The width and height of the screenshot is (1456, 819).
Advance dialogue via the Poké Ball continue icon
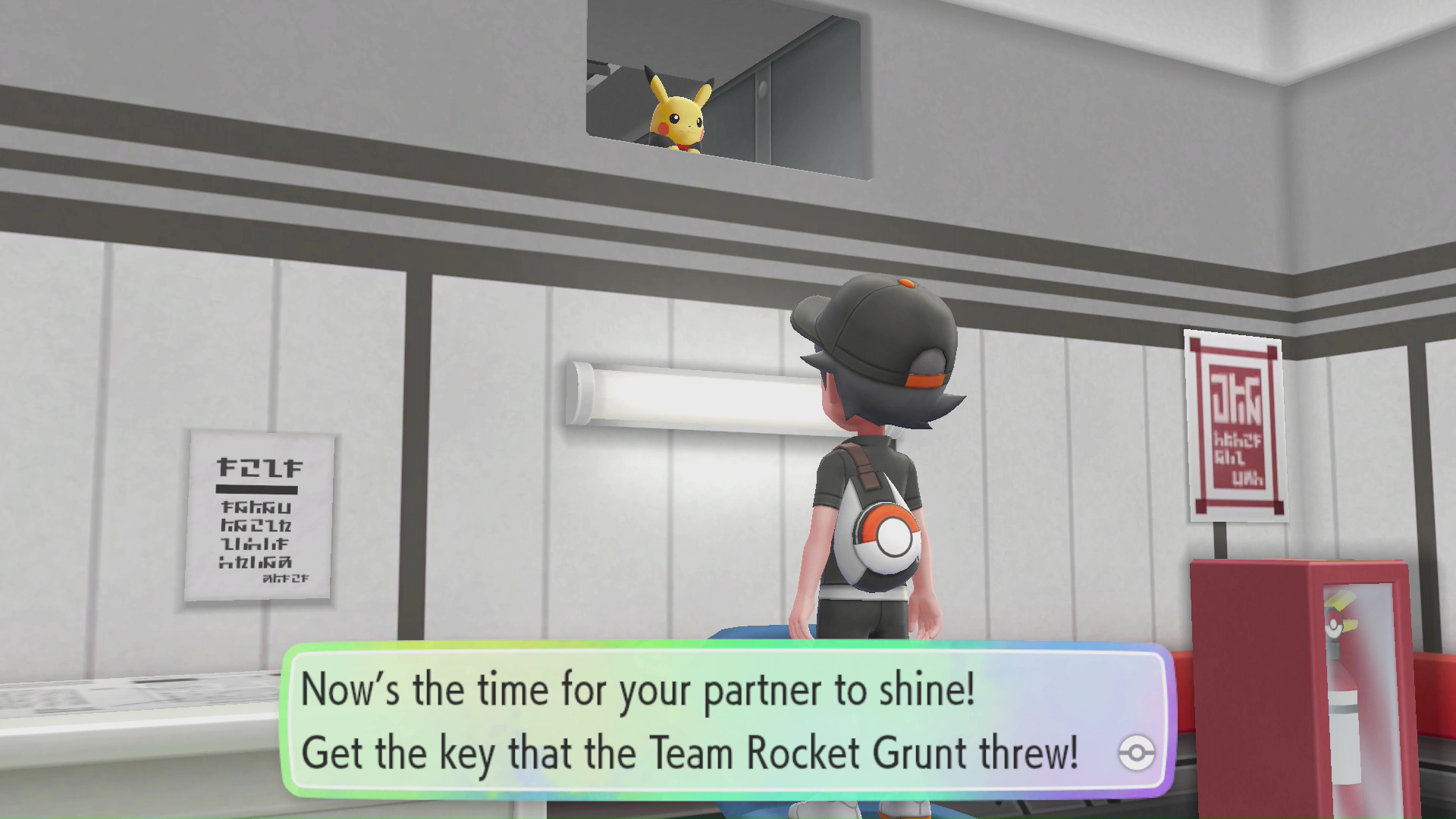coord(1136,753)
